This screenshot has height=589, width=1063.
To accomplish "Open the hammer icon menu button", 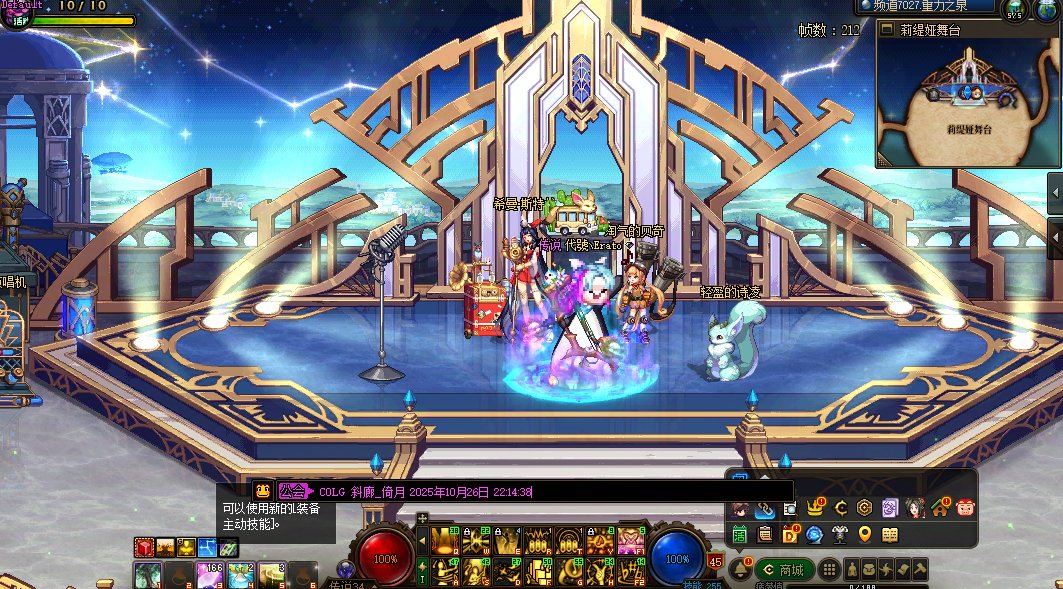I will 919,569.
